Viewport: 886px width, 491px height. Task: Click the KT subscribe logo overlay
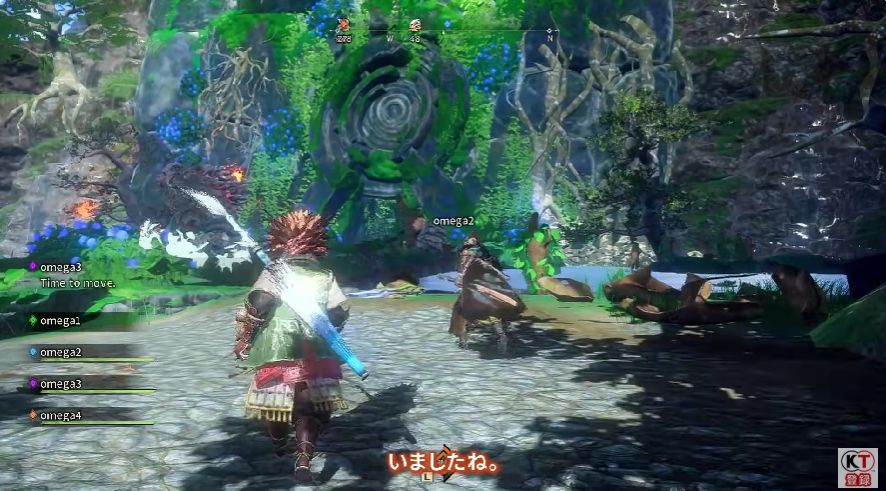point(857,467)
